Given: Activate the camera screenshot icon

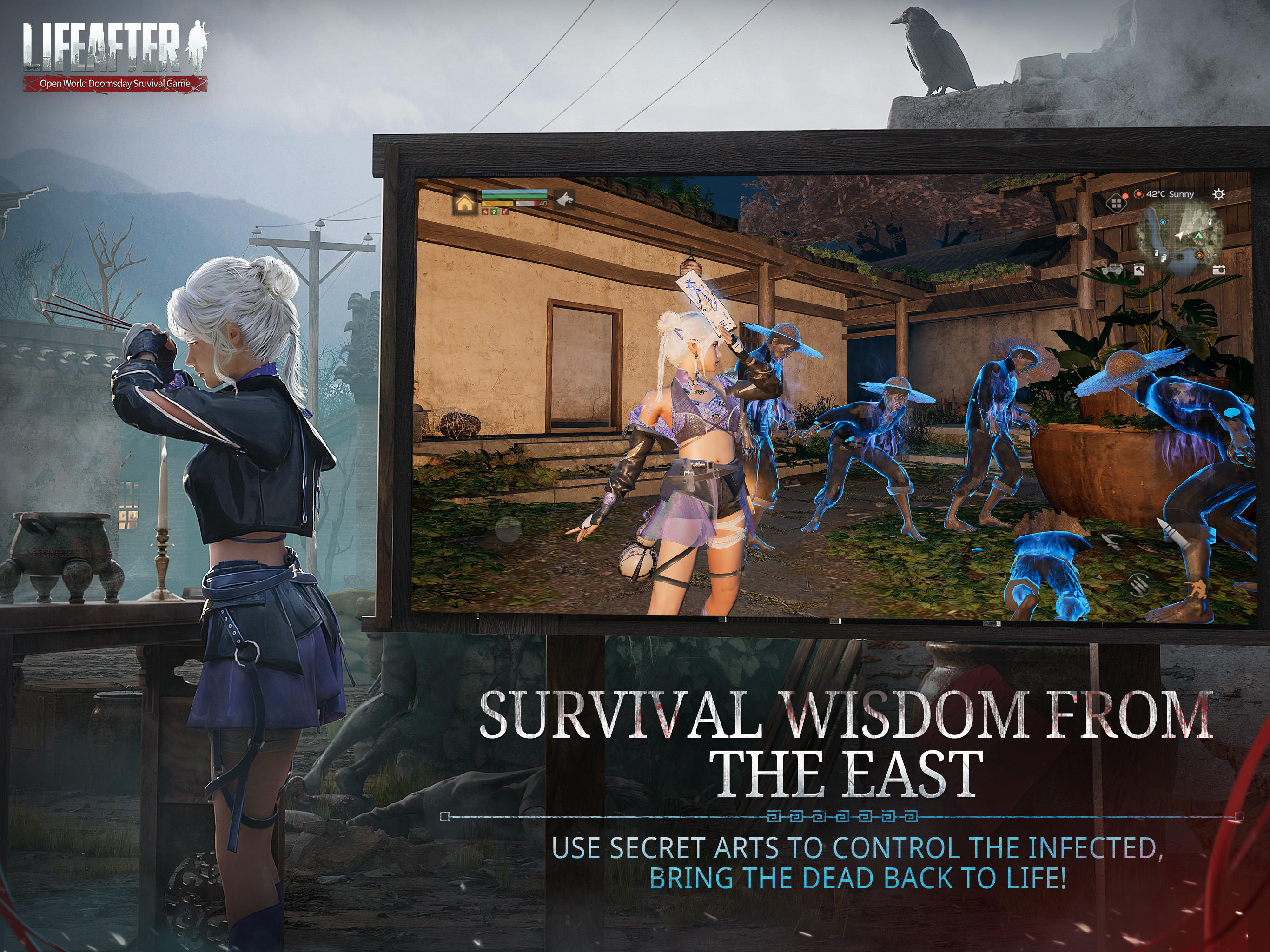Looking at the screenshot, I should 1218,270.
